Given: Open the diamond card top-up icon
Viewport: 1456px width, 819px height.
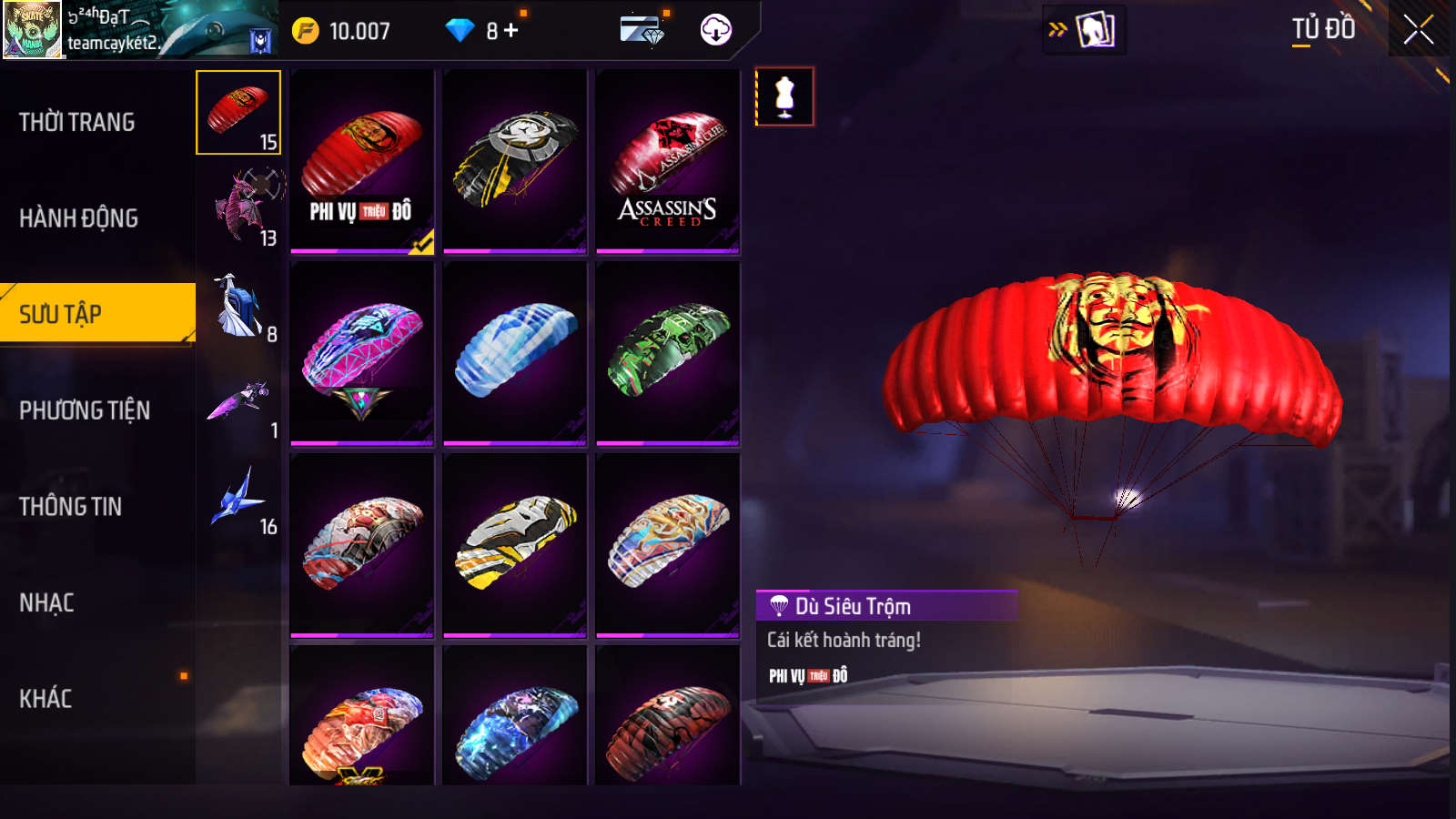Looking at the screenshot, I should 643,30.
